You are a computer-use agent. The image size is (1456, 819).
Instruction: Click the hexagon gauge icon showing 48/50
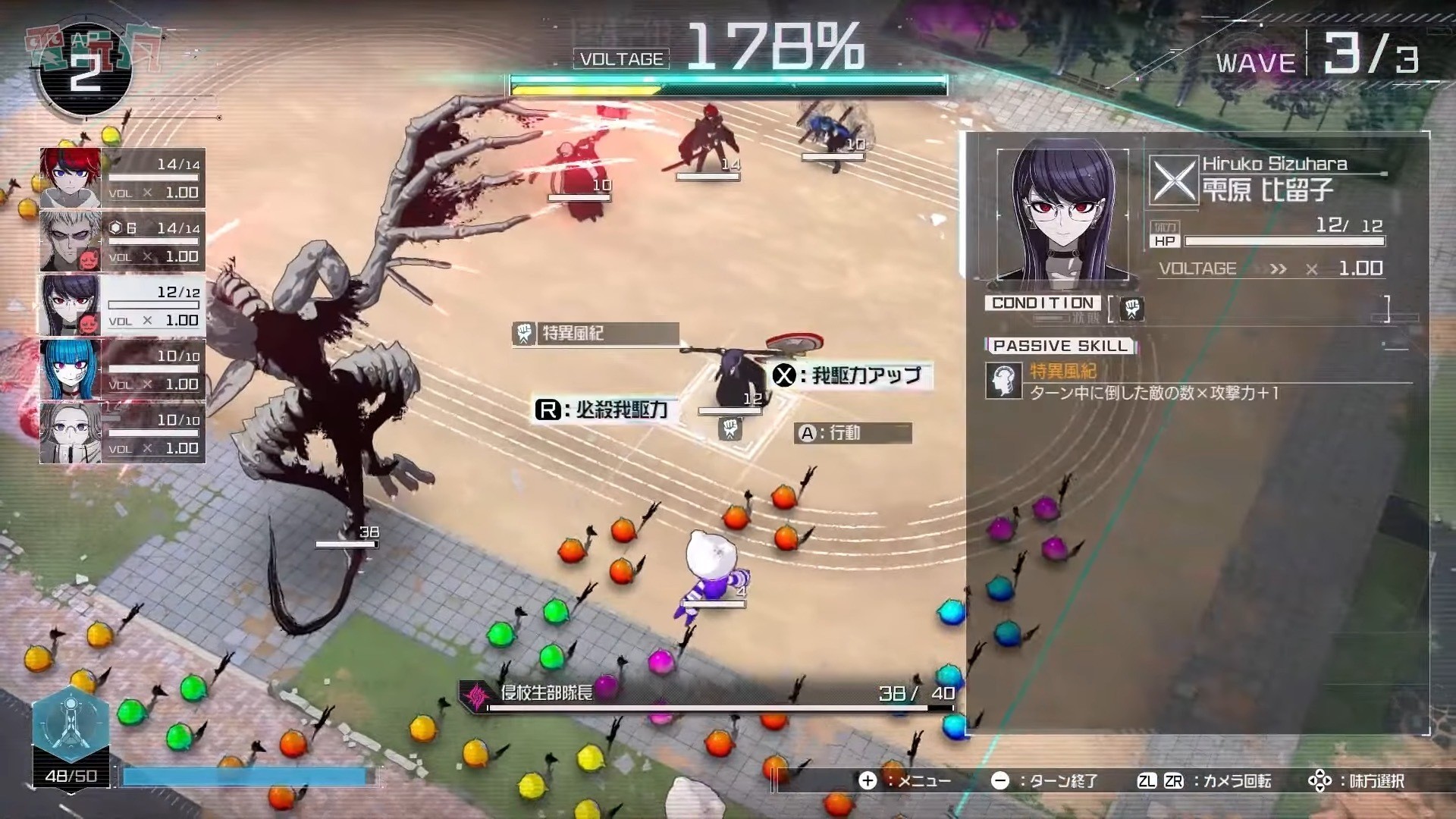pyautogui.click(x=71, y=724)
